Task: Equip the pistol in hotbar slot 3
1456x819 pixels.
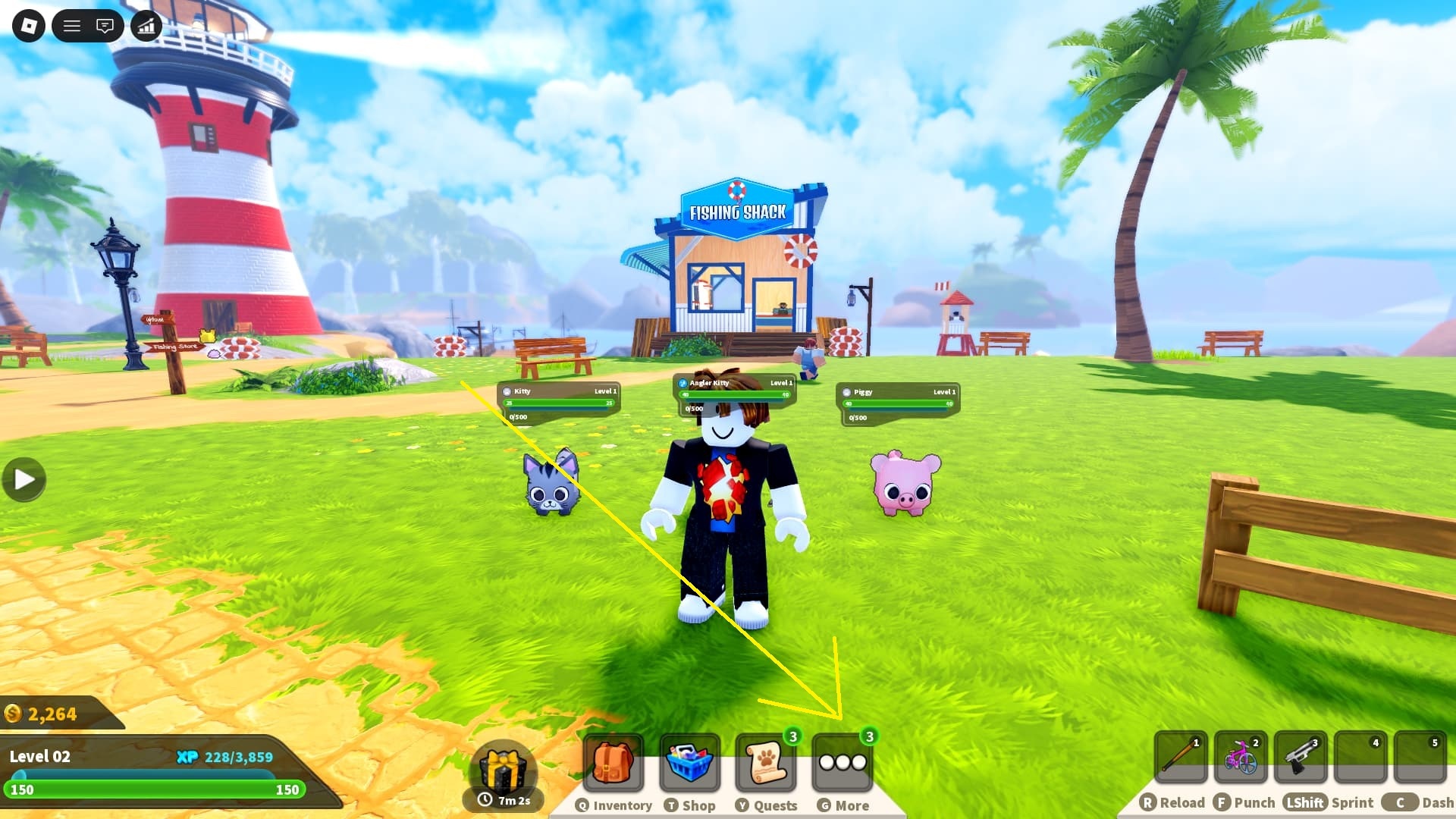Action: coord(1302,758)
